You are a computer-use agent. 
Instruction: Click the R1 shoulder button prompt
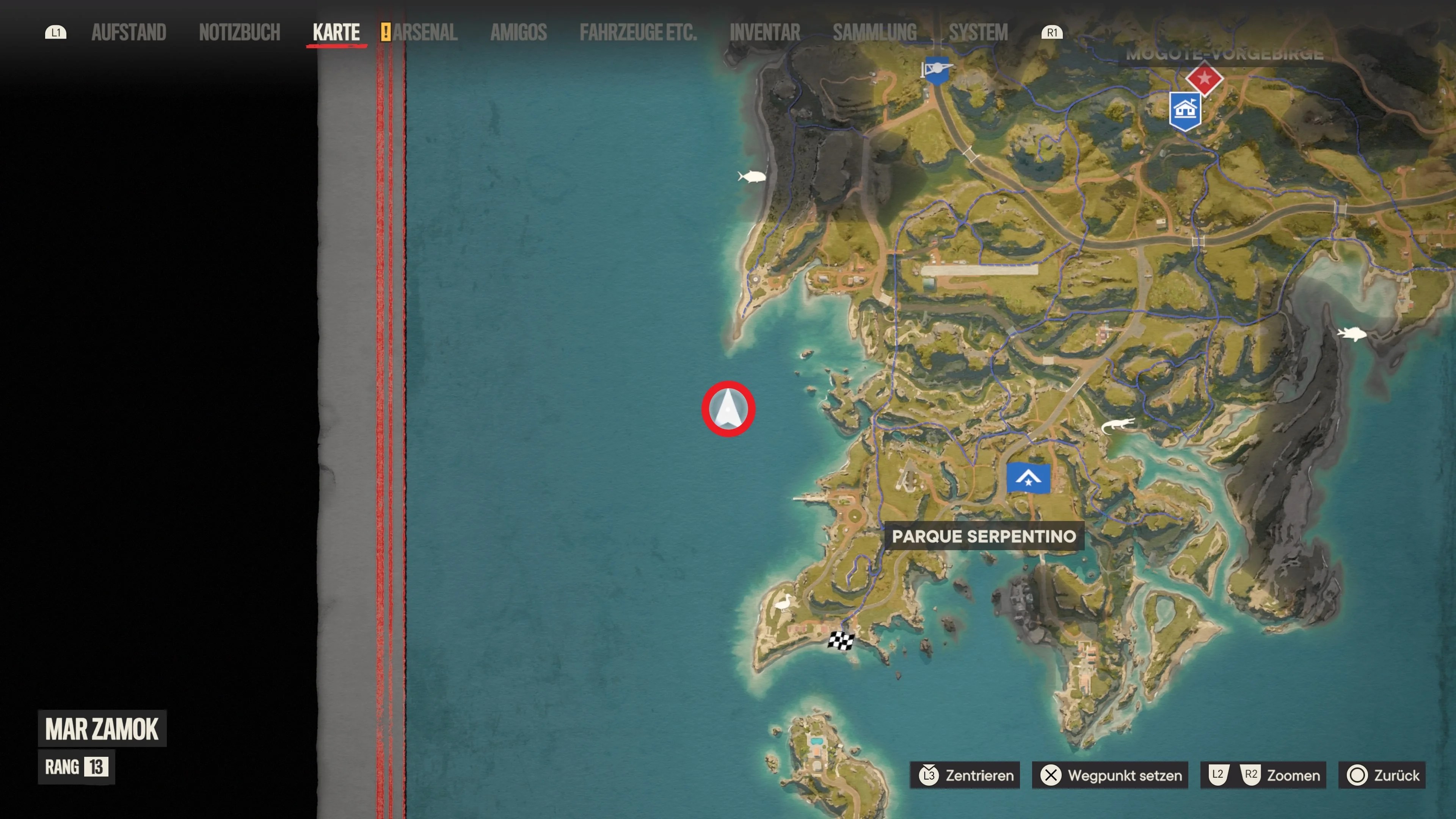point(1053,33)
